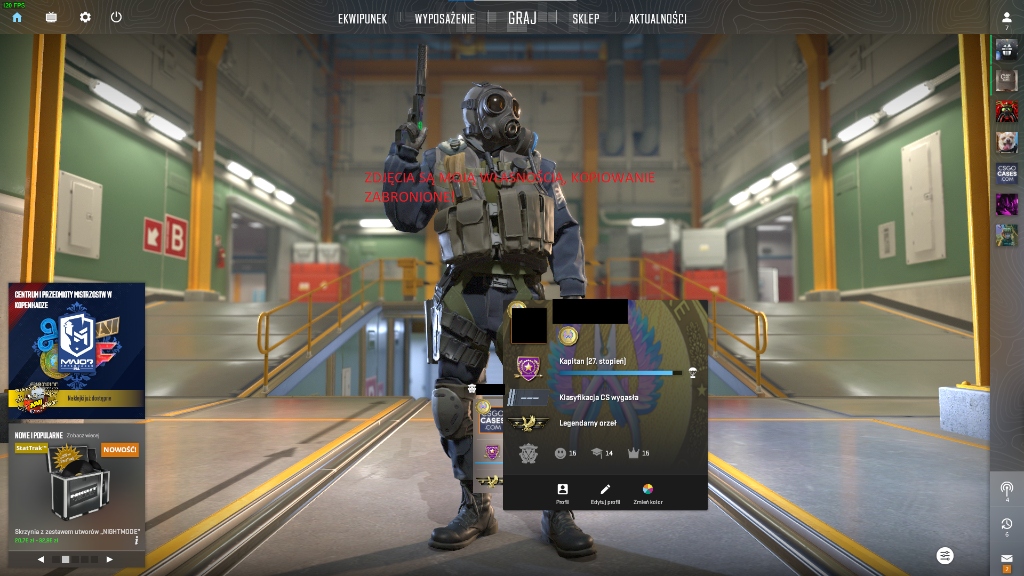This screenshot has width=1024, height=576.
Task: Choose 'Edytuj profil' pencil button
Action: (x=605, y=493)
